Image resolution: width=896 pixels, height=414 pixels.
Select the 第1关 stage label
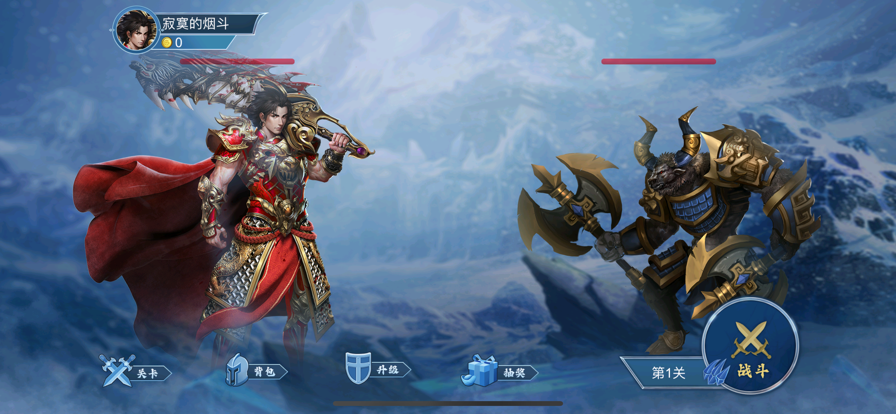(x=666, y=372)
